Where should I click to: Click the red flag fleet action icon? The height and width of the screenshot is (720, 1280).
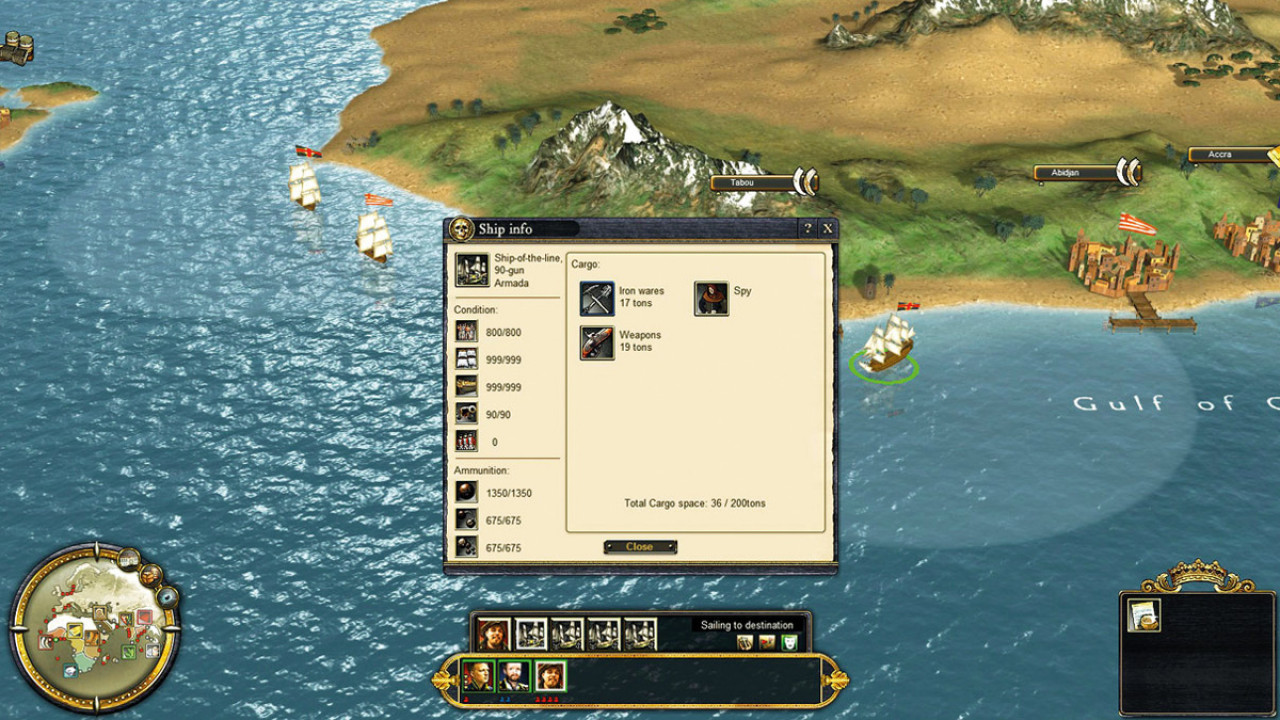click(767, 642)
